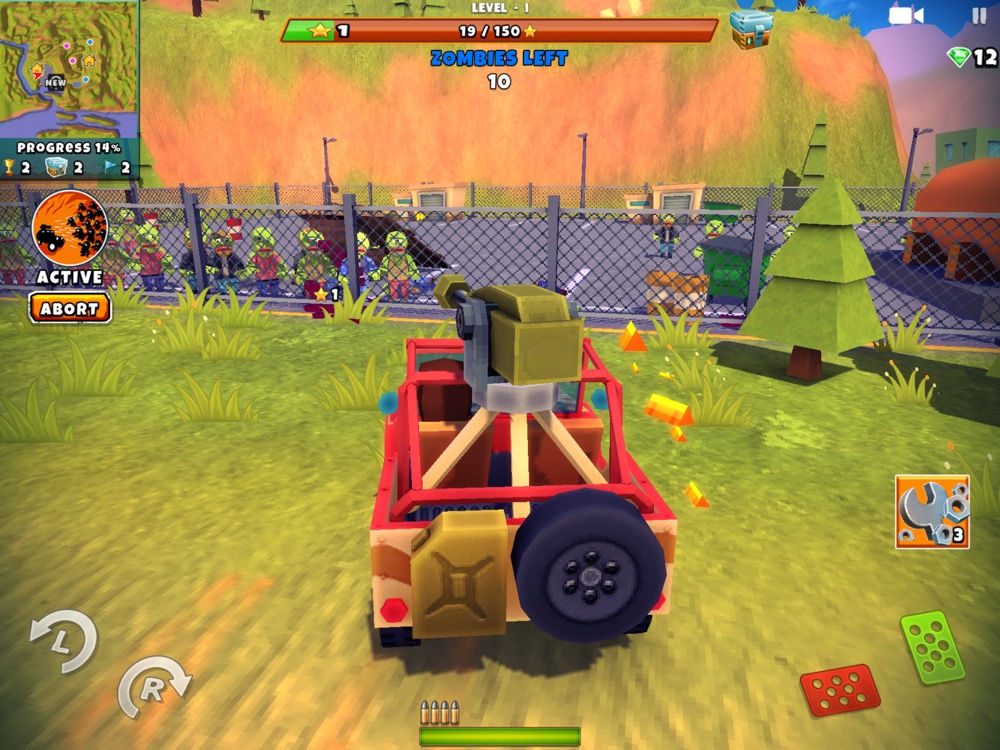
Task: Switch the camera view
Action: pyautogui.click(x=906, y=16)
